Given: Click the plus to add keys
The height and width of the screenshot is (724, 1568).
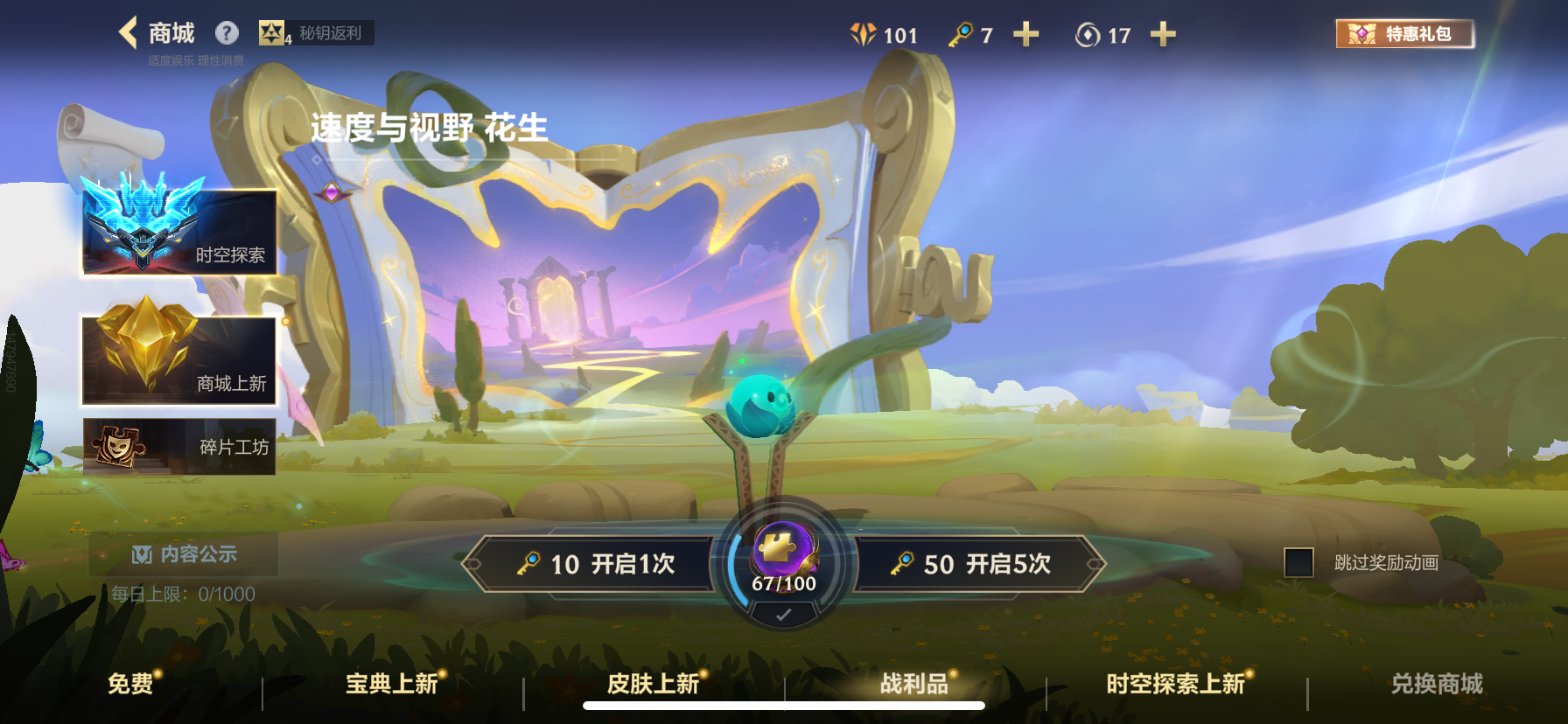Looking at the screenshot, I should [1025, 35].
